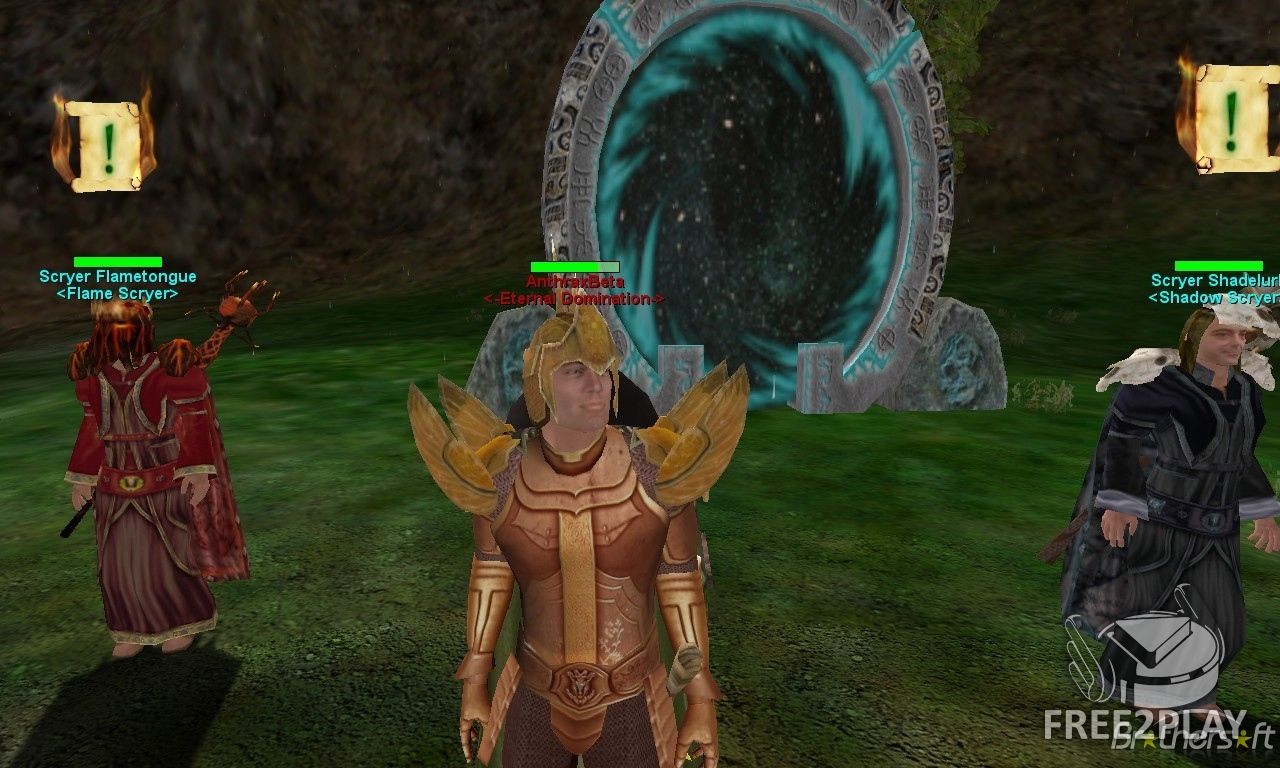The height and width of the screenshot is (768, 1280).
Task: Select the Scryer Flametongue nameplate
Action: [x=118, y=277]
